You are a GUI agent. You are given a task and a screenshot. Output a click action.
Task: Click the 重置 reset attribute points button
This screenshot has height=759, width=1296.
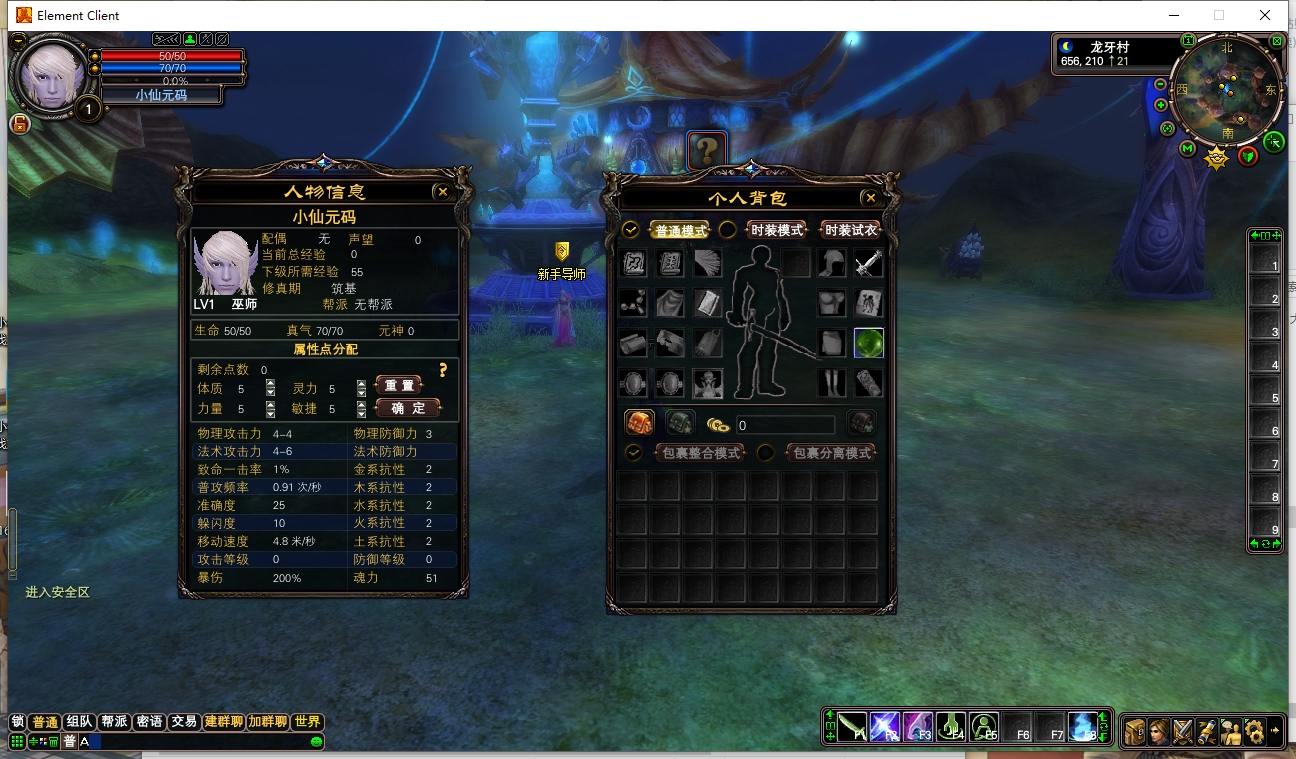point(399,385)
